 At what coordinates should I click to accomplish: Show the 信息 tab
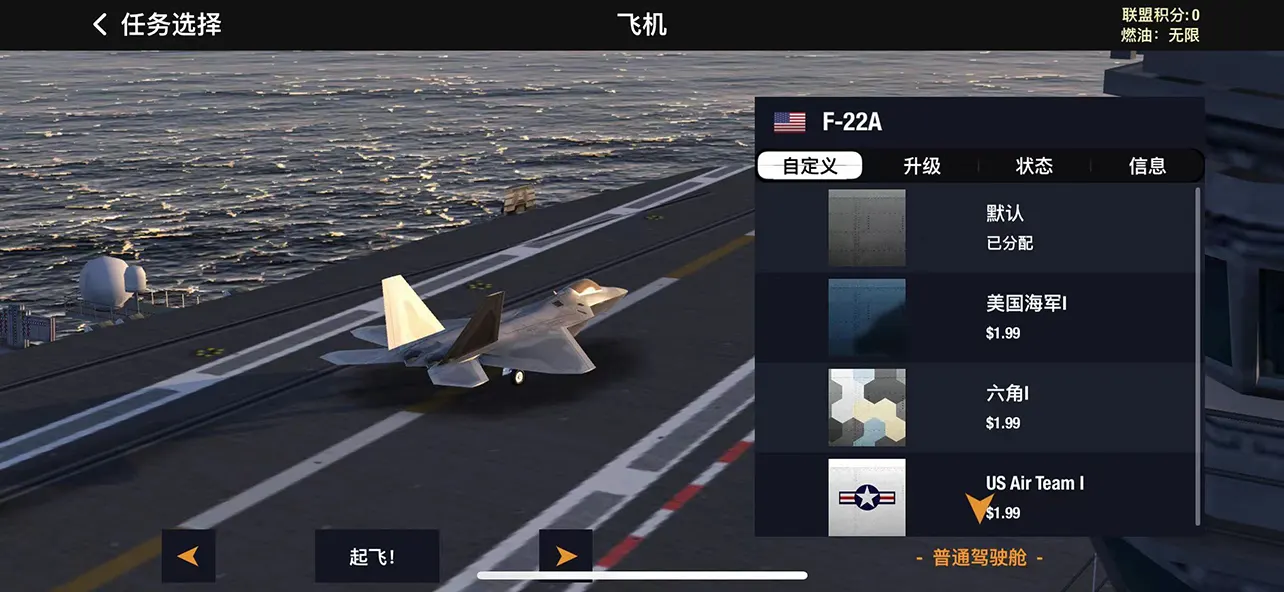click(1147, 166)
